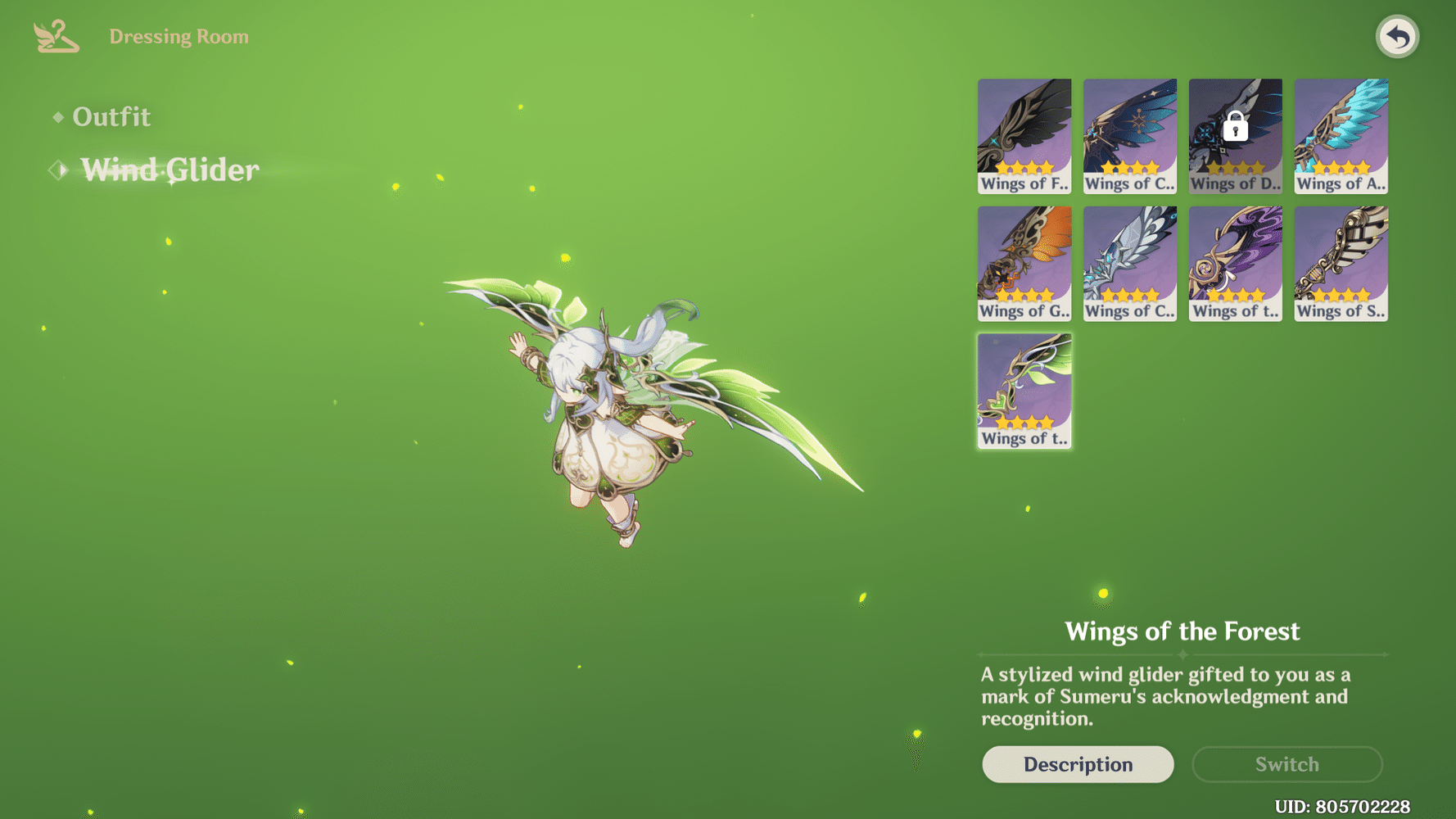The image size is (1456, 819).
Task: Select the silver-white Wings of C.. glider
Action: tap(1130, 264)
